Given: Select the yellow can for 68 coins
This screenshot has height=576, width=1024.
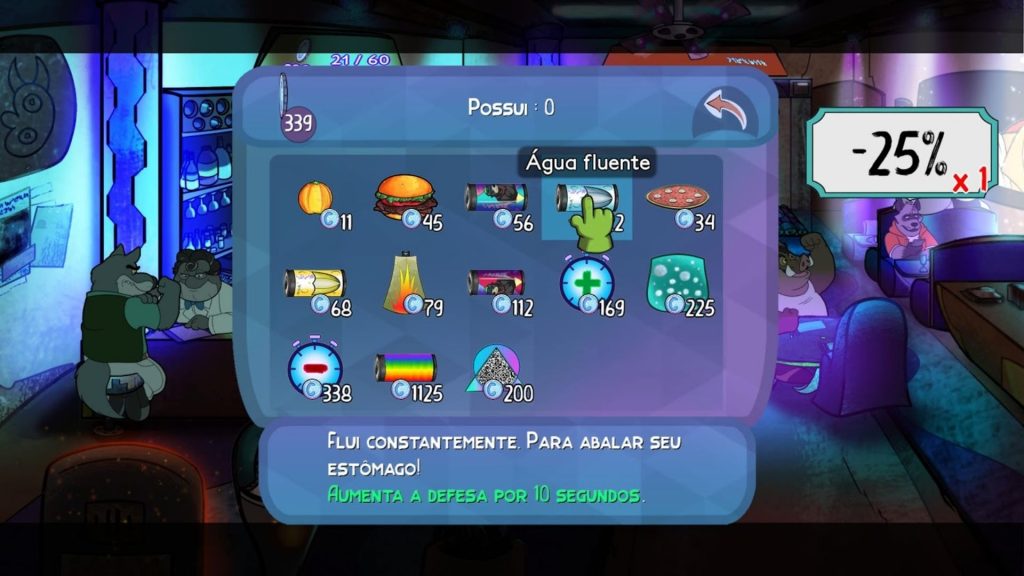Looking at the screenshot, I should point(316,285).
